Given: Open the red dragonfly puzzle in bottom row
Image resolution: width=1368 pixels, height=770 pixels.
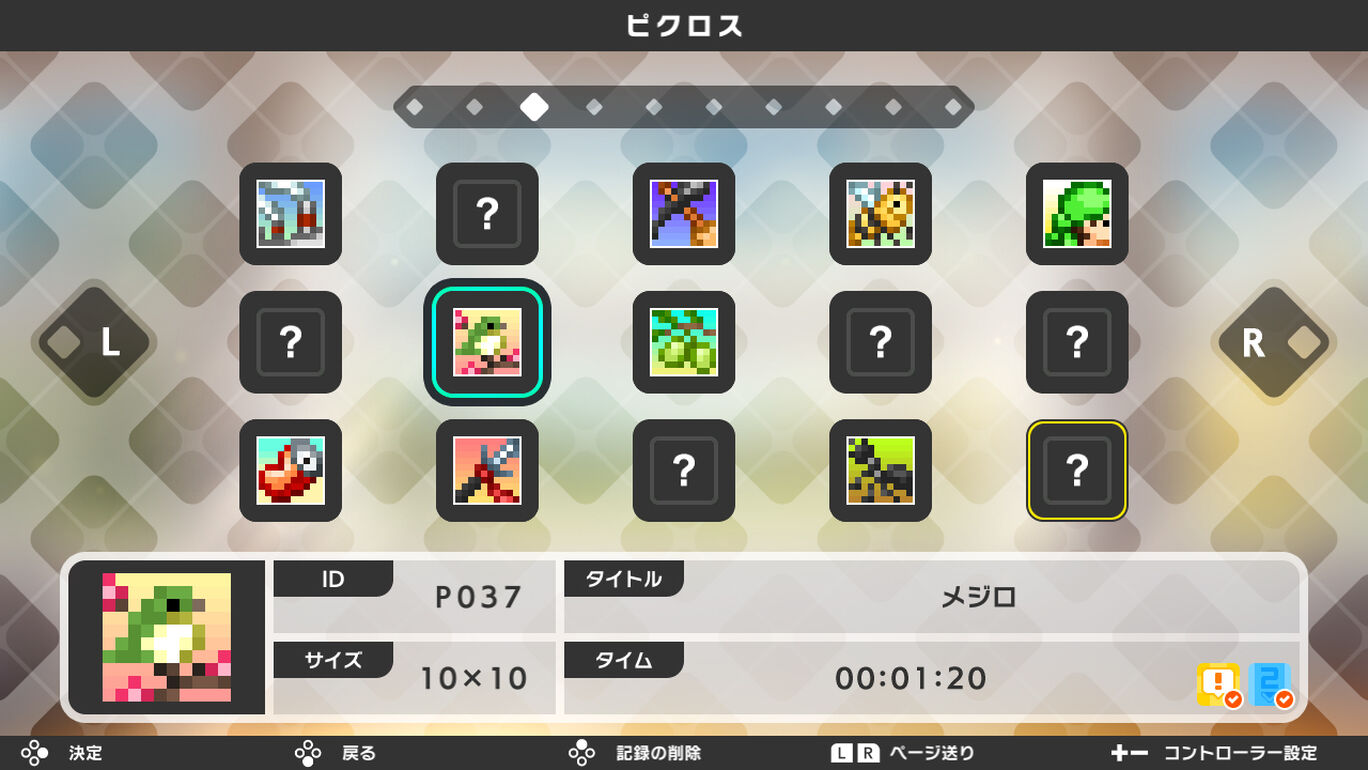Looking at the screenshot, I should point(487,471).
